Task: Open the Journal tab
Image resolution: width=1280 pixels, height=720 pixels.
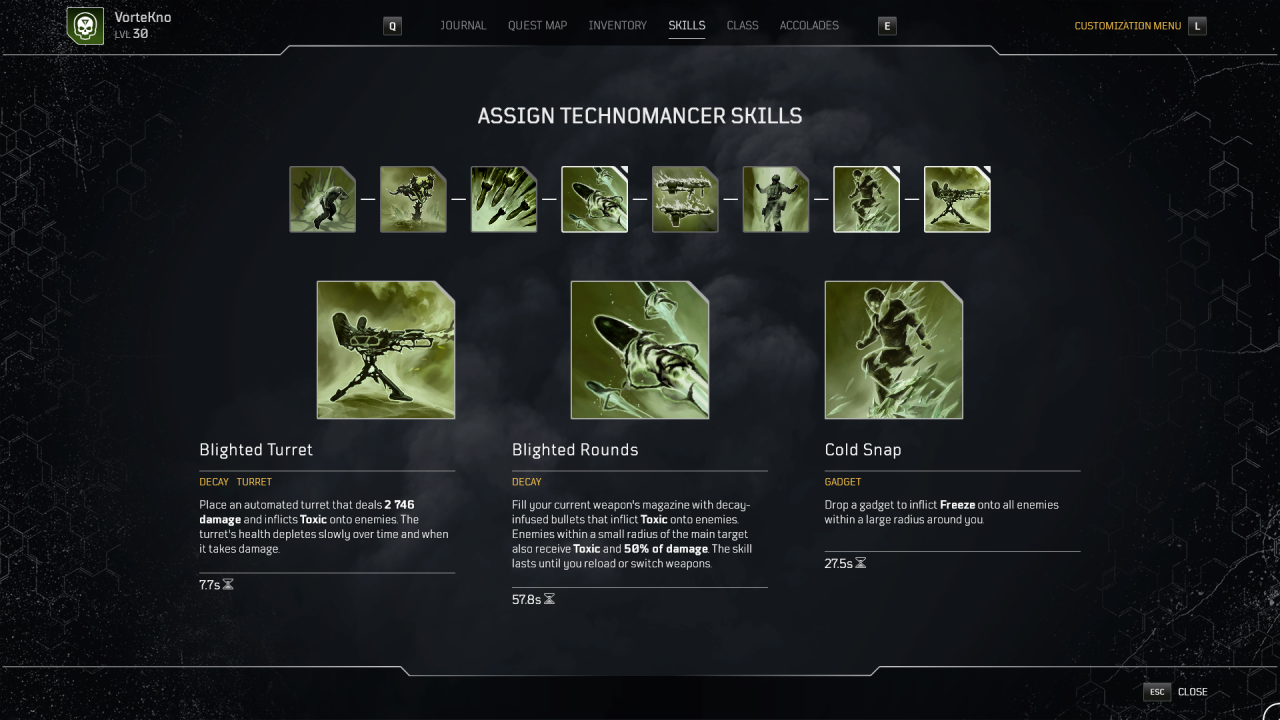Action: tap(463, 26)
